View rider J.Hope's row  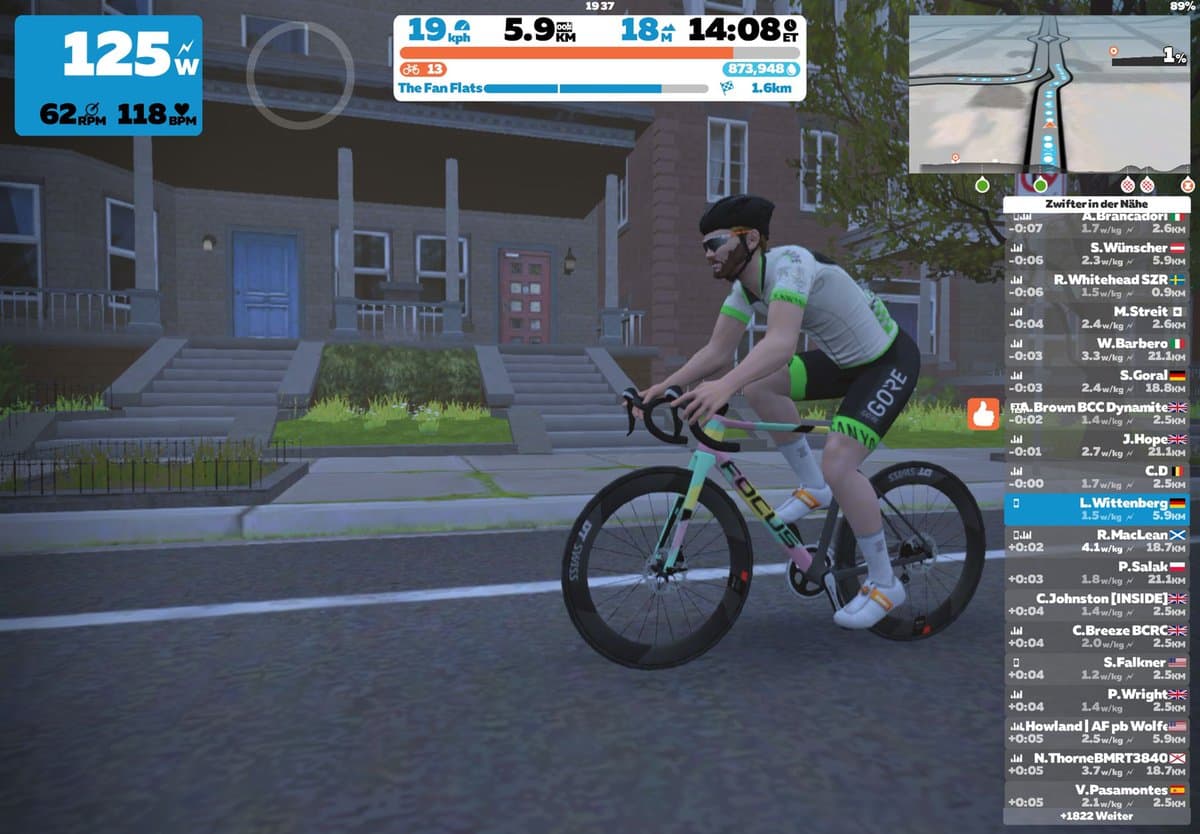coord(1099,446)
